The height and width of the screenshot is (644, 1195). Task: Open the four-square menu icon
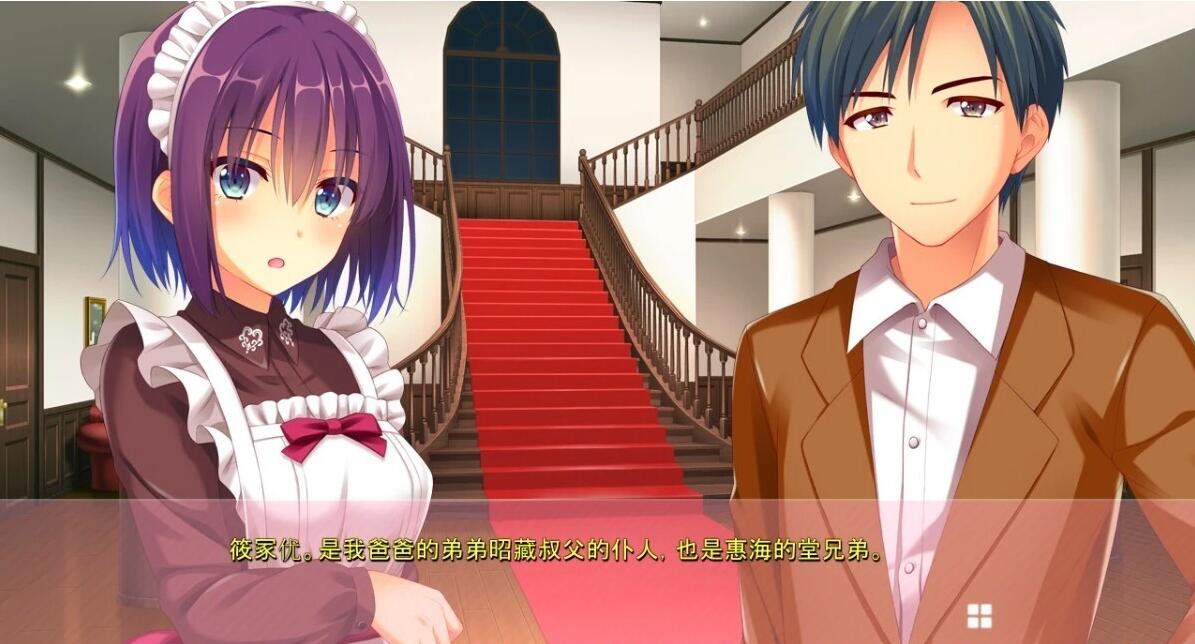click(979, 616)
